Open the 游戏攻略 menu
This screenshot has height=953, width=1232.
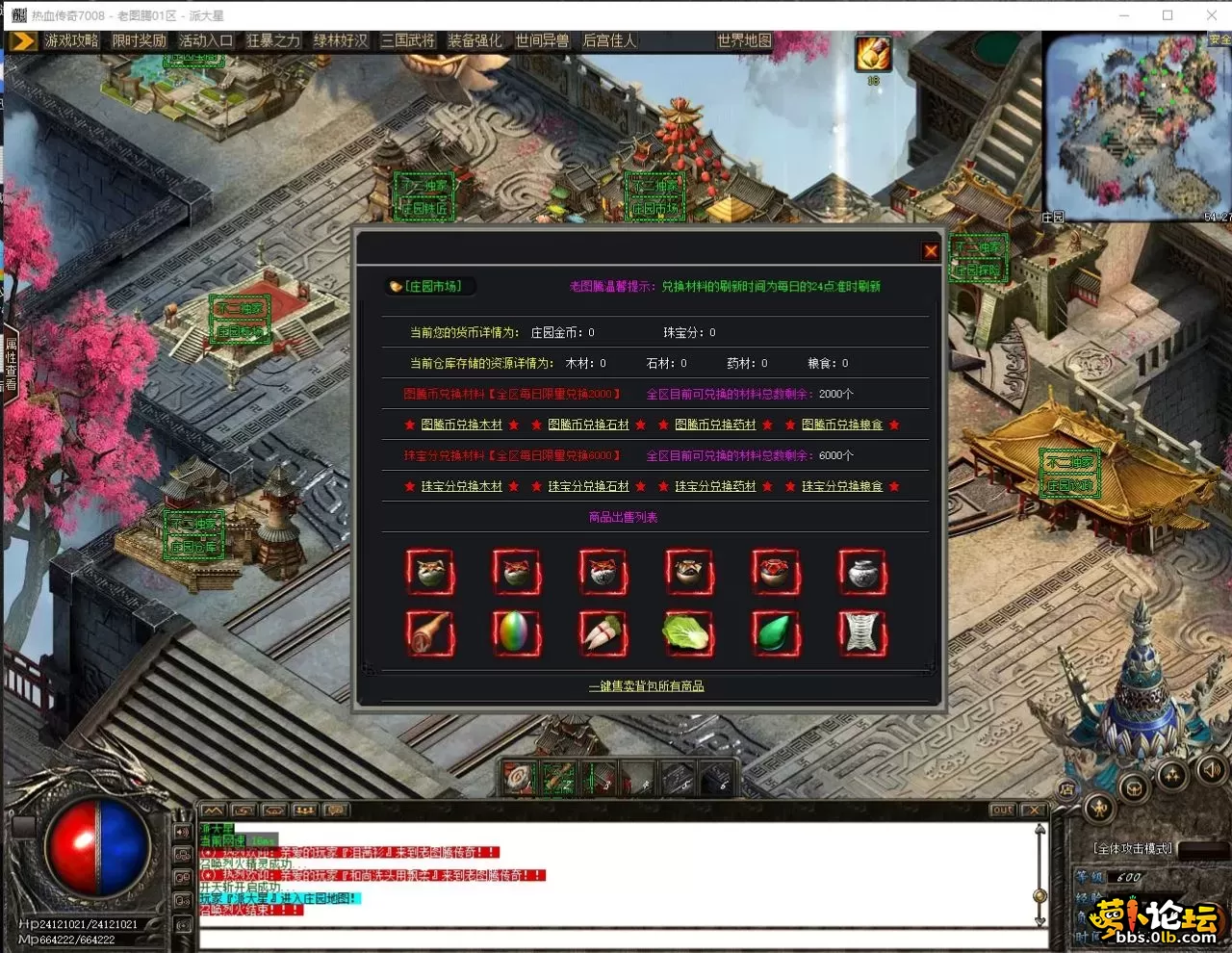(x=71, y=40)
